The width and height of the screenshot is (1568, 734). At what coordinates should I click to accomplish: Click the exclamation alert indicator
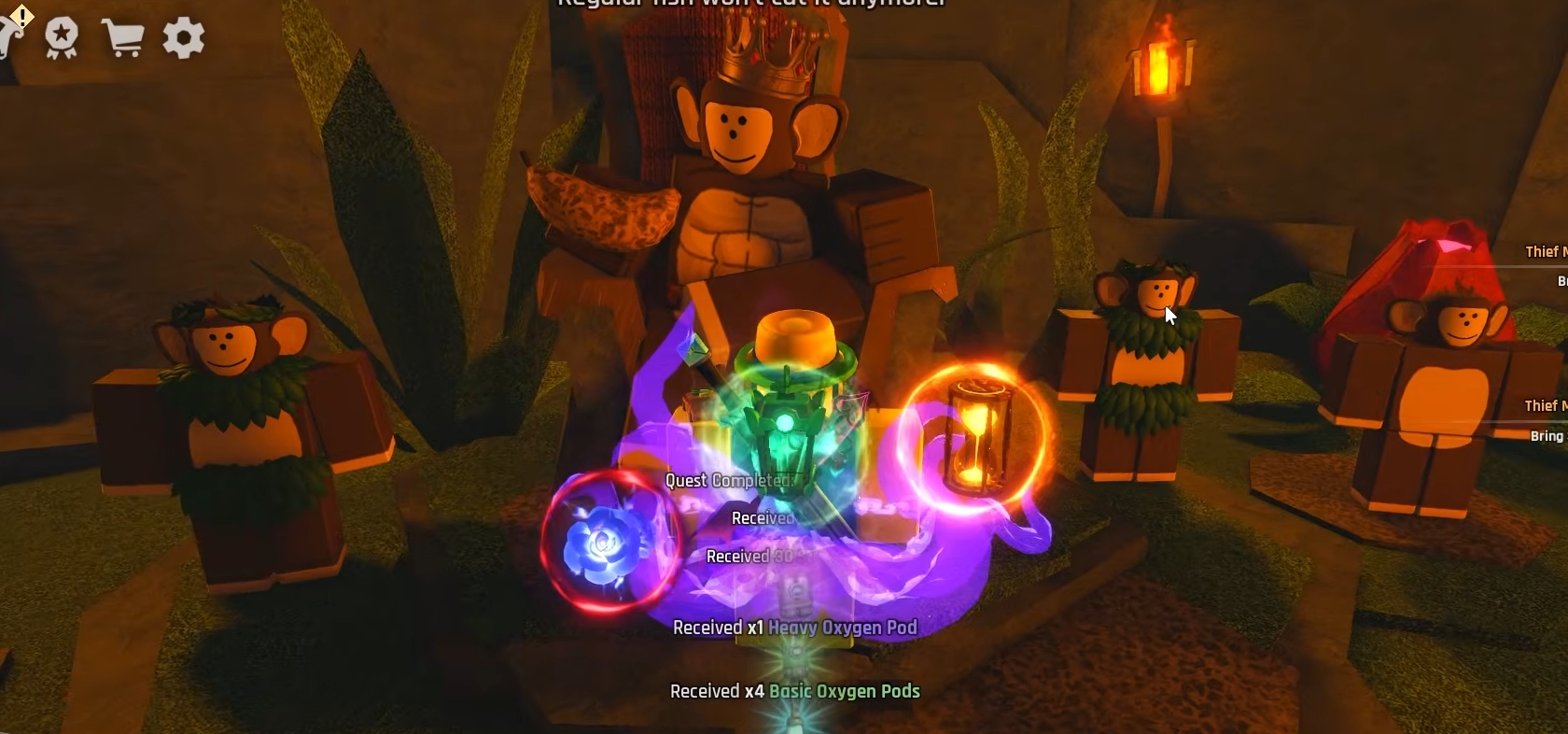[21, 17]
